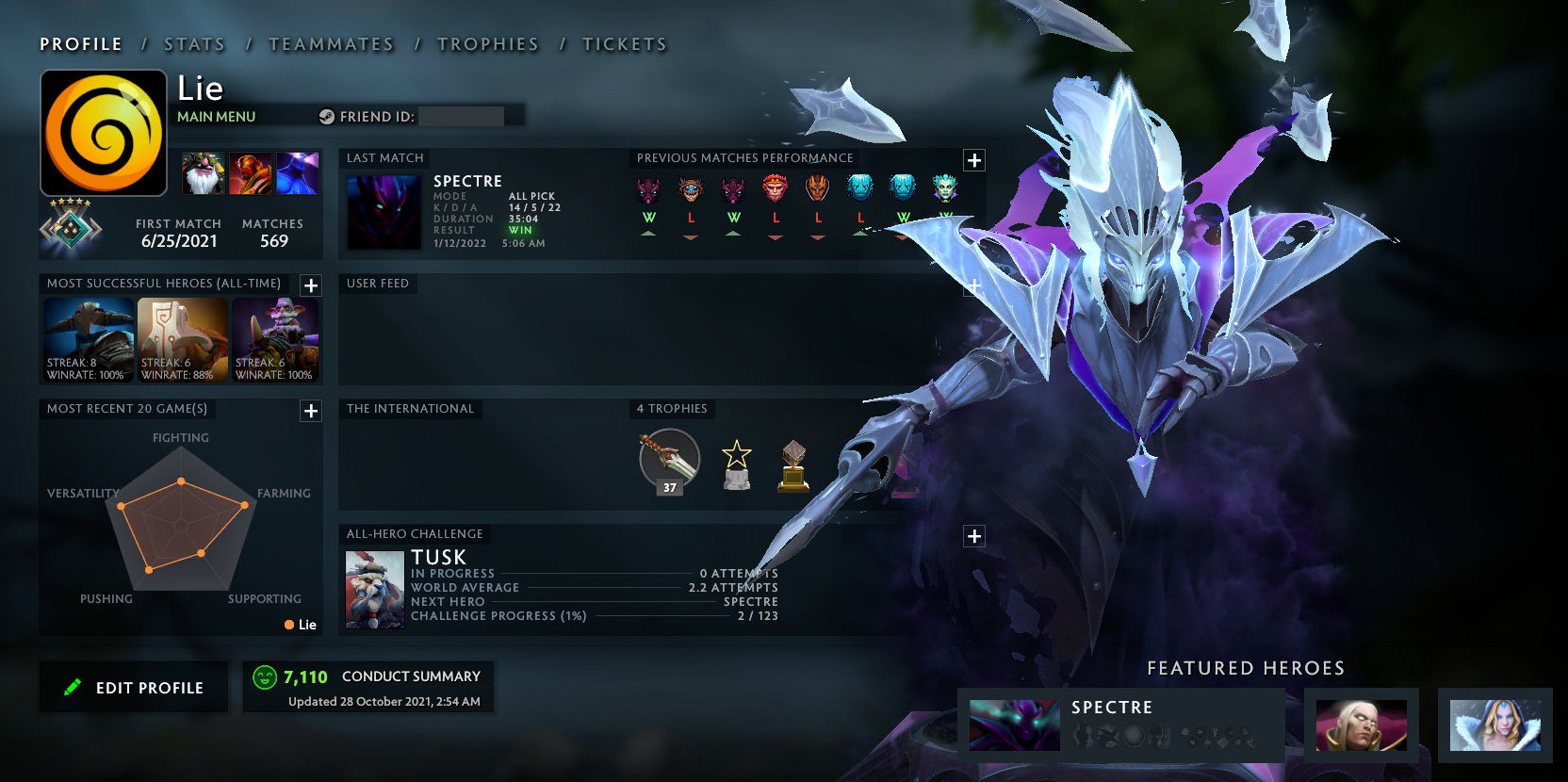Screen dimensions: 1568x782
Task: Expand the Most Successful Heroes panel
Action: pos(311,285)
